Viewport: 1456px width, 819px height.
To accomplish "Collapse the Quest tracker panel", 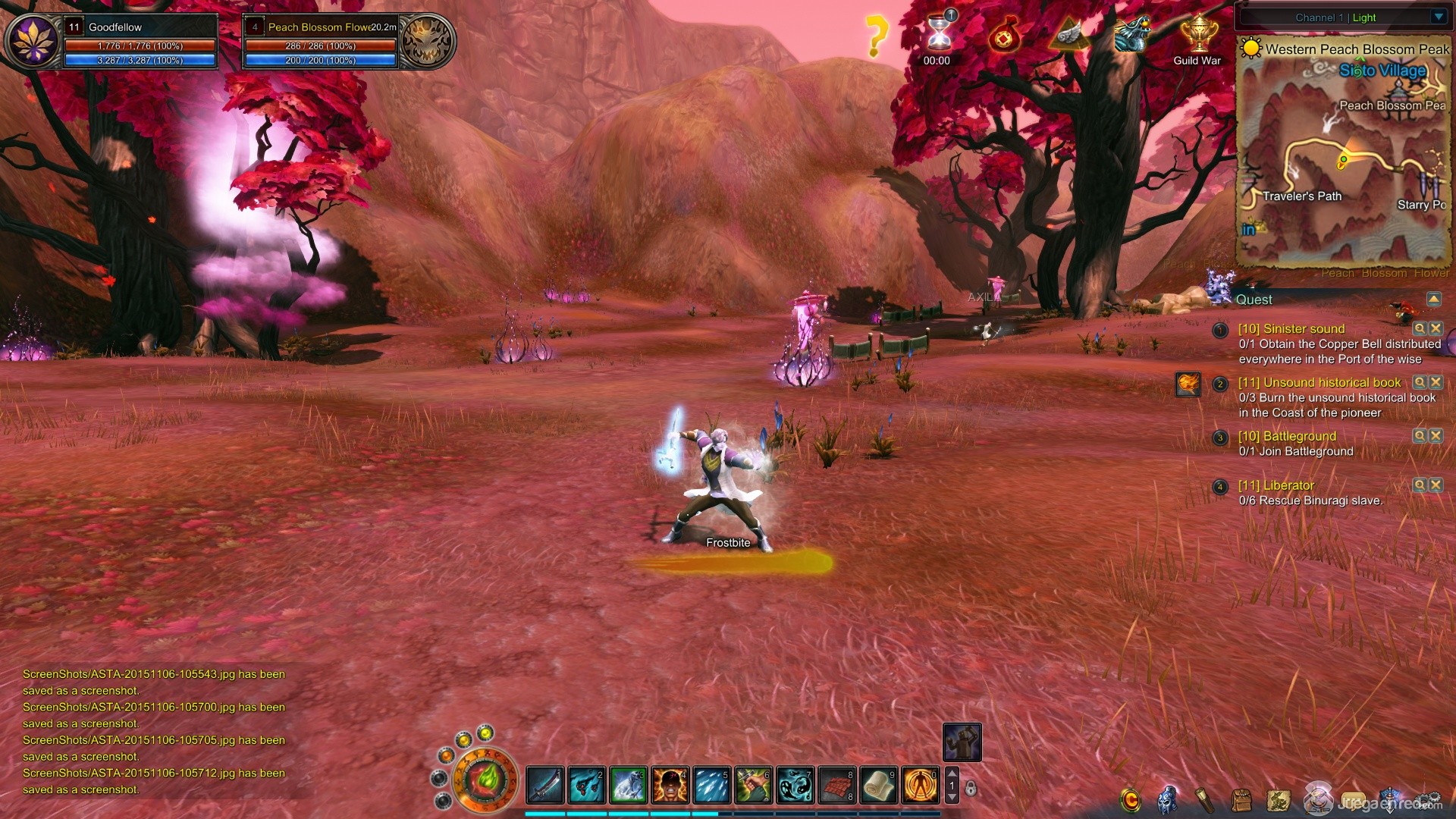I will click(x=1433, y=299).
